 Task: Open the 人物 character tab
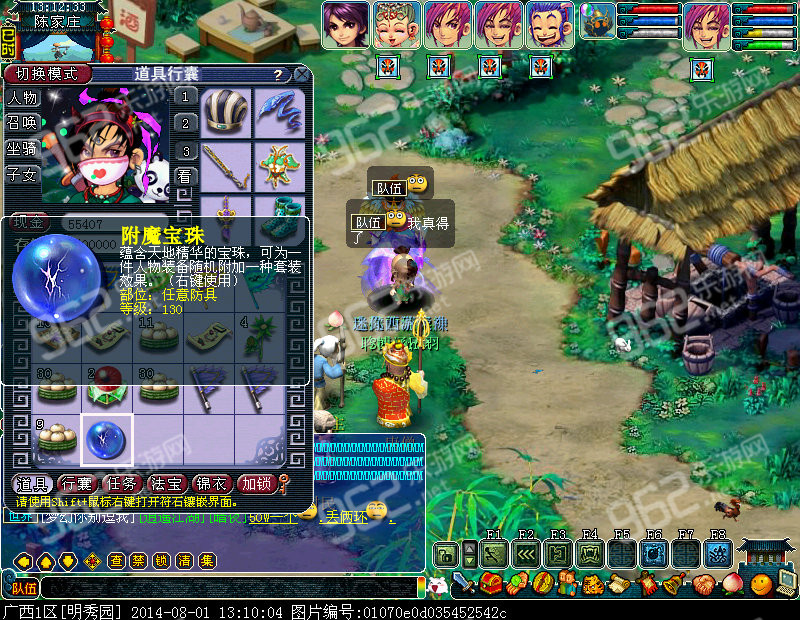[x=23, y=98]
